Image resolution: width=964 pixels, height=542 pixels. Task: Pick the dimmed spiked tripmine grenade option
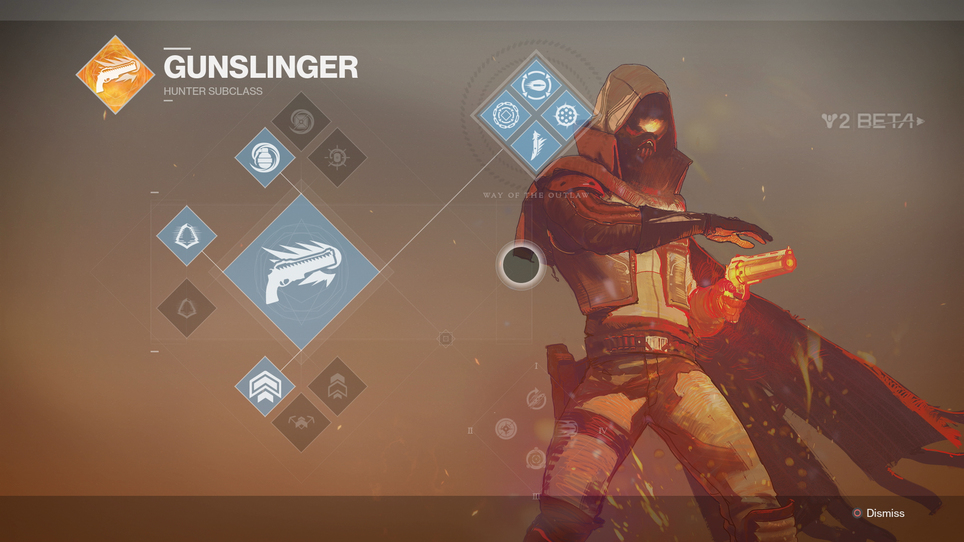coord(336,157)
